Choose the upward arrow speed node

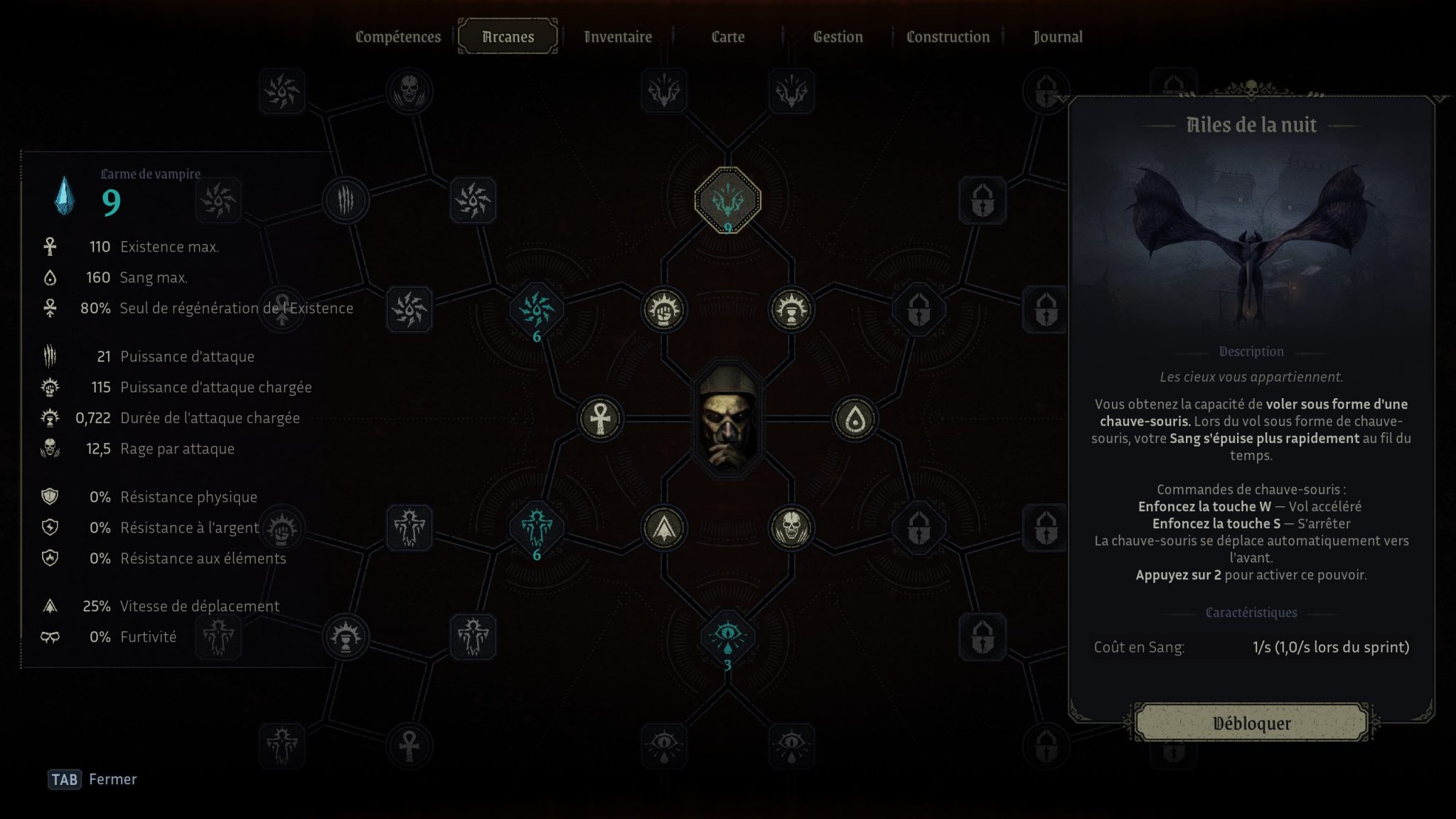663,528
